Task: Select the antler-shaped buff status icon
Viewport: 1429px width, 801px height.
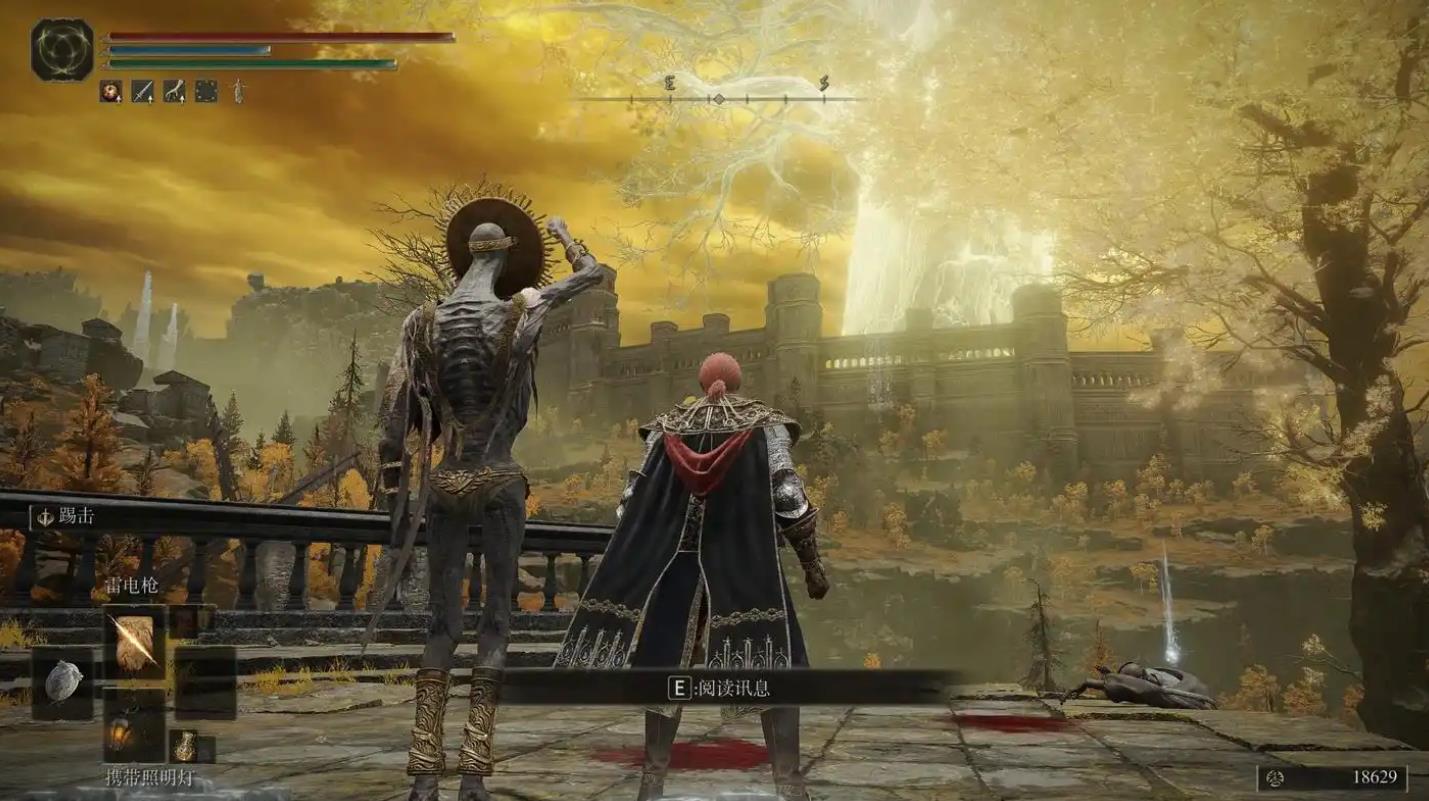Action: point(175,91)
